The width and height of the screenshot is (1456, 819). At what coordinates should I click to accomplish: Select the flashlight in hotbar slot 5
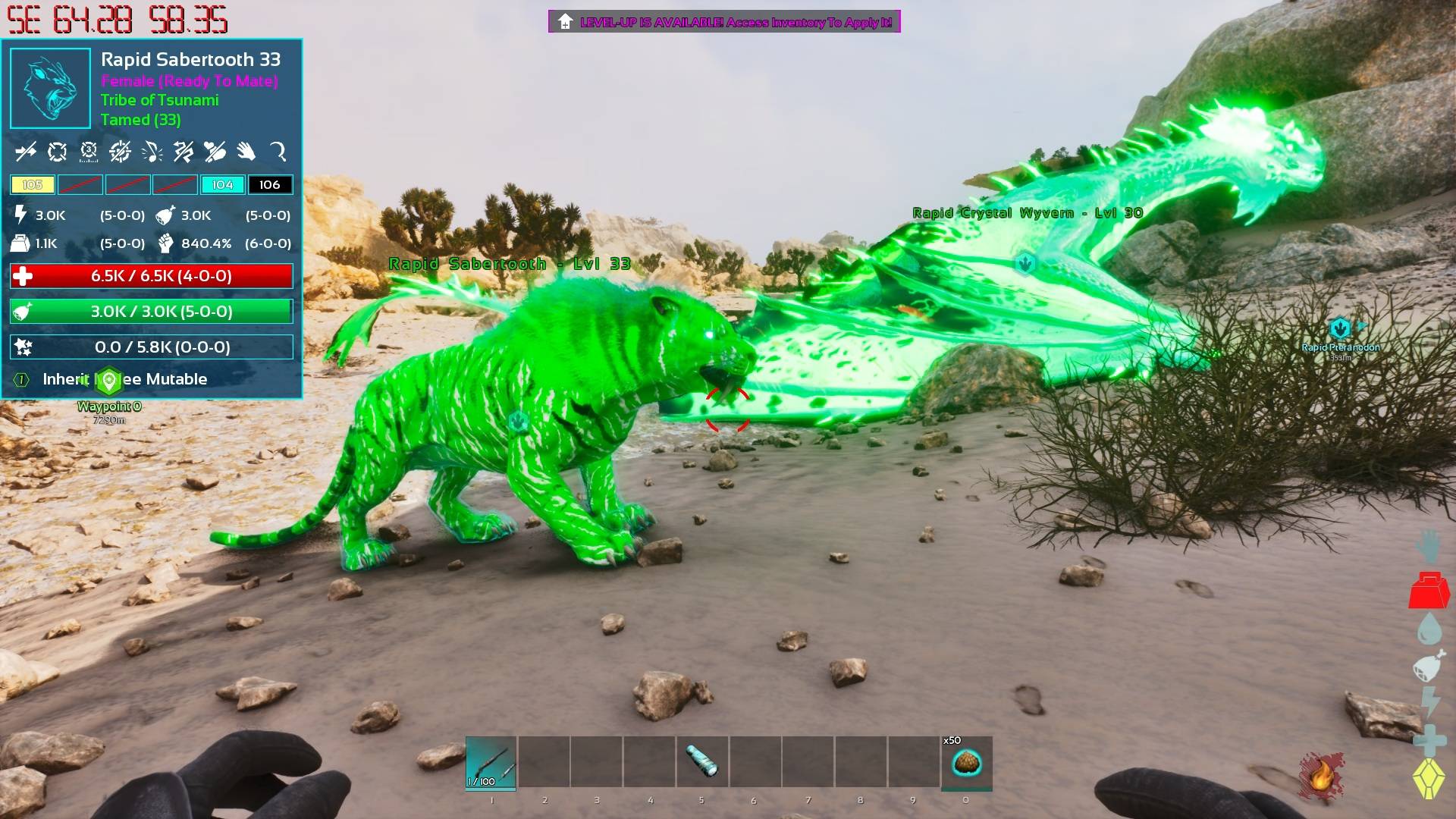pyautogui.click(x=701, y=762)
